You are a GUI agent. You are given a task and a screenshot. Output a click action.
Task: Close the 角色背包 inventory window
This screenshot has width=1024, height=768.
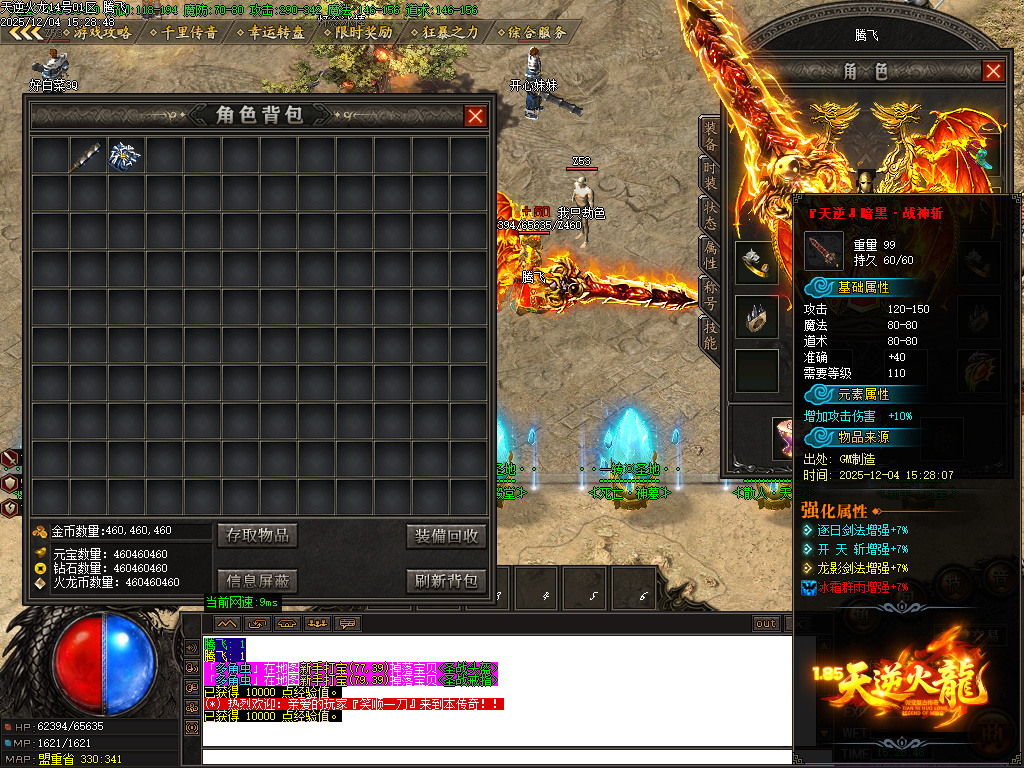476,116
